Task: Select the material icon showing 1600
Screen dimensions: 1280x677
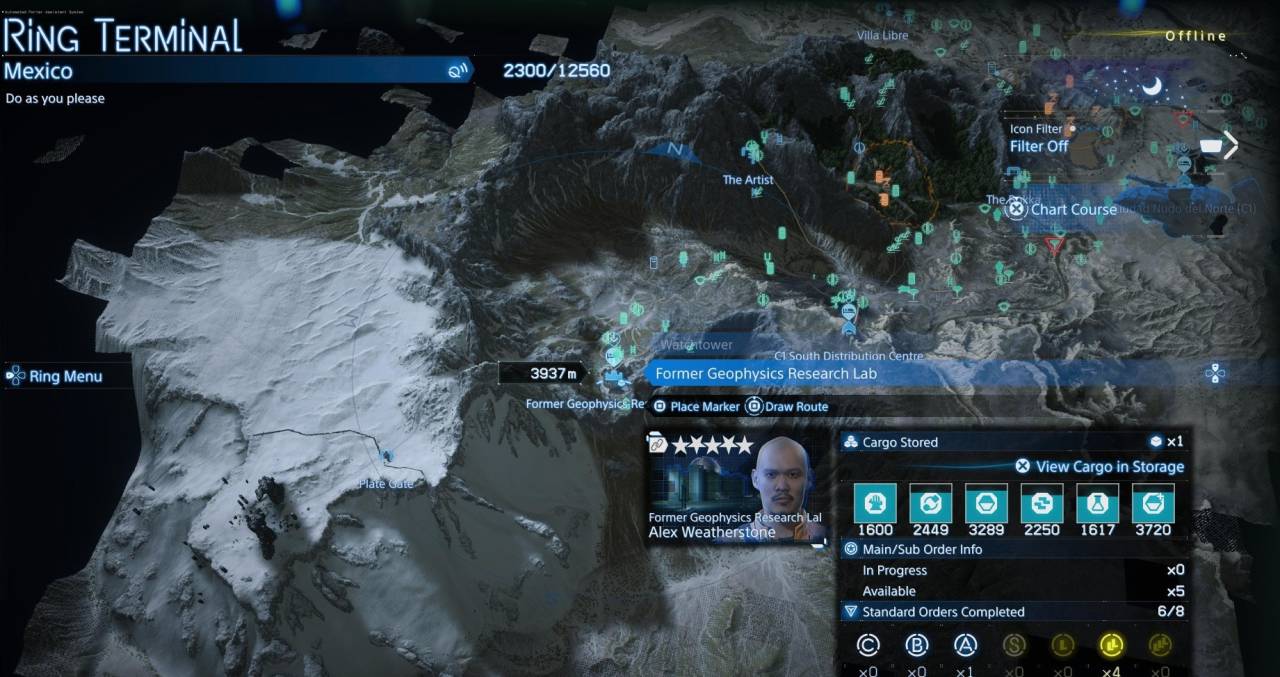Action: (x=875, y=502)
